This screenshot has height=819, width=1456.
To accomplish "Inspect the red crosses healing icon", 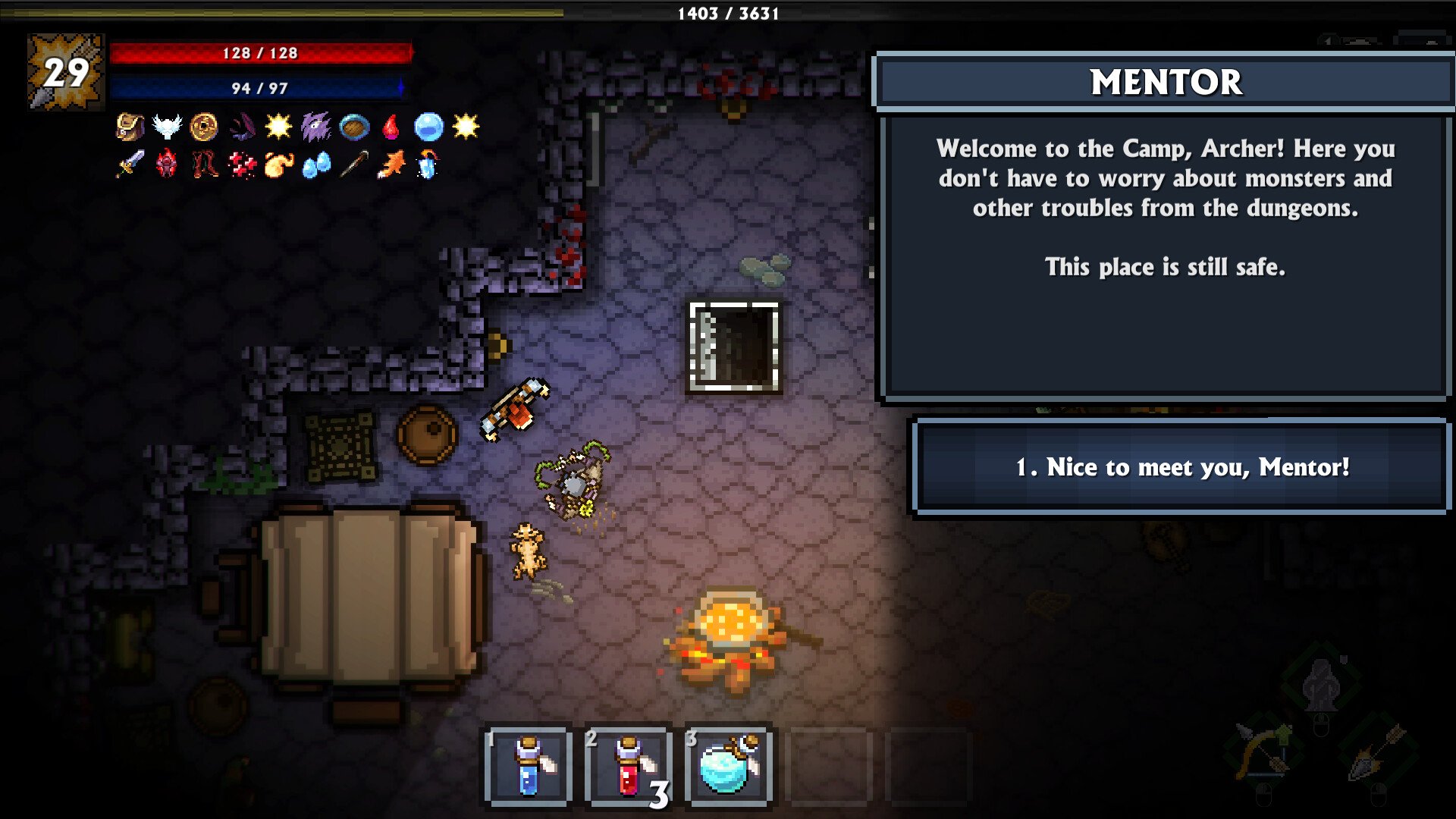I will (242, 164).
